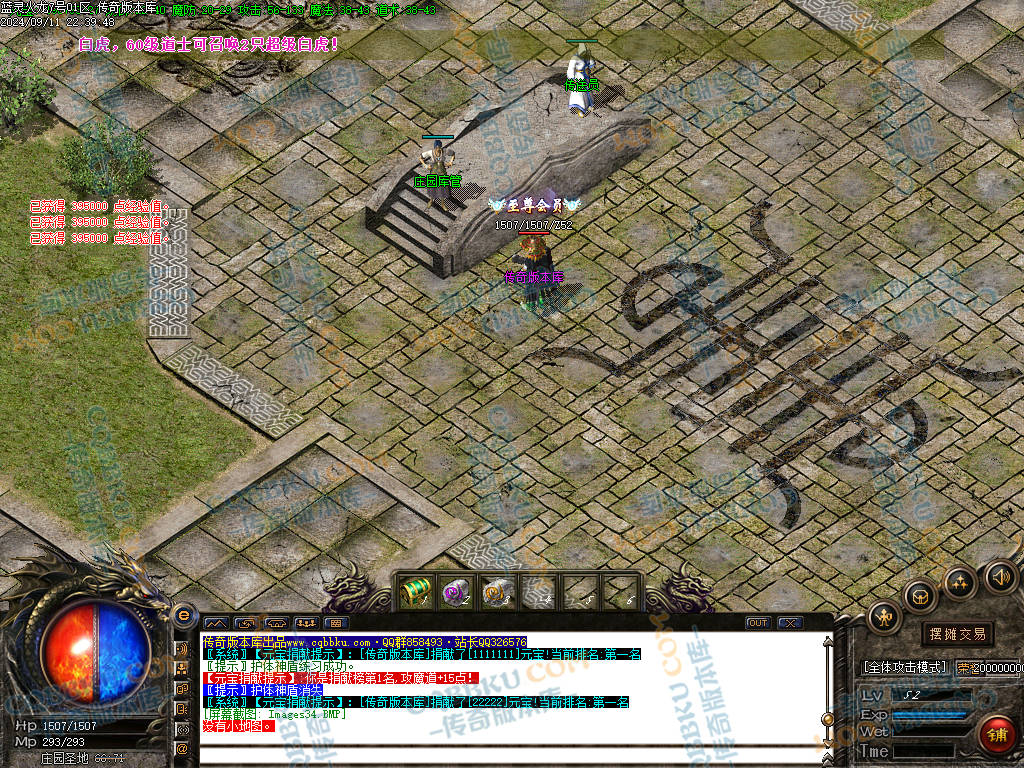Screen dimensions: 1024x768
Task: Open the red 铺 shop button
Action: [995, 735]
